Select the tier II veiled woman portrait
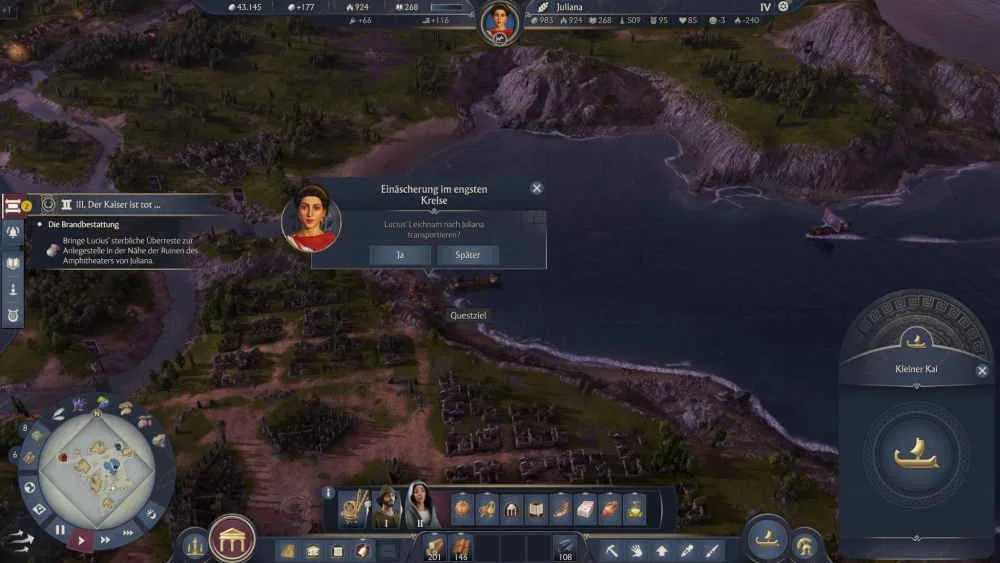The width and height of the screenshot is (1000, 563). (x=421, y=506)
